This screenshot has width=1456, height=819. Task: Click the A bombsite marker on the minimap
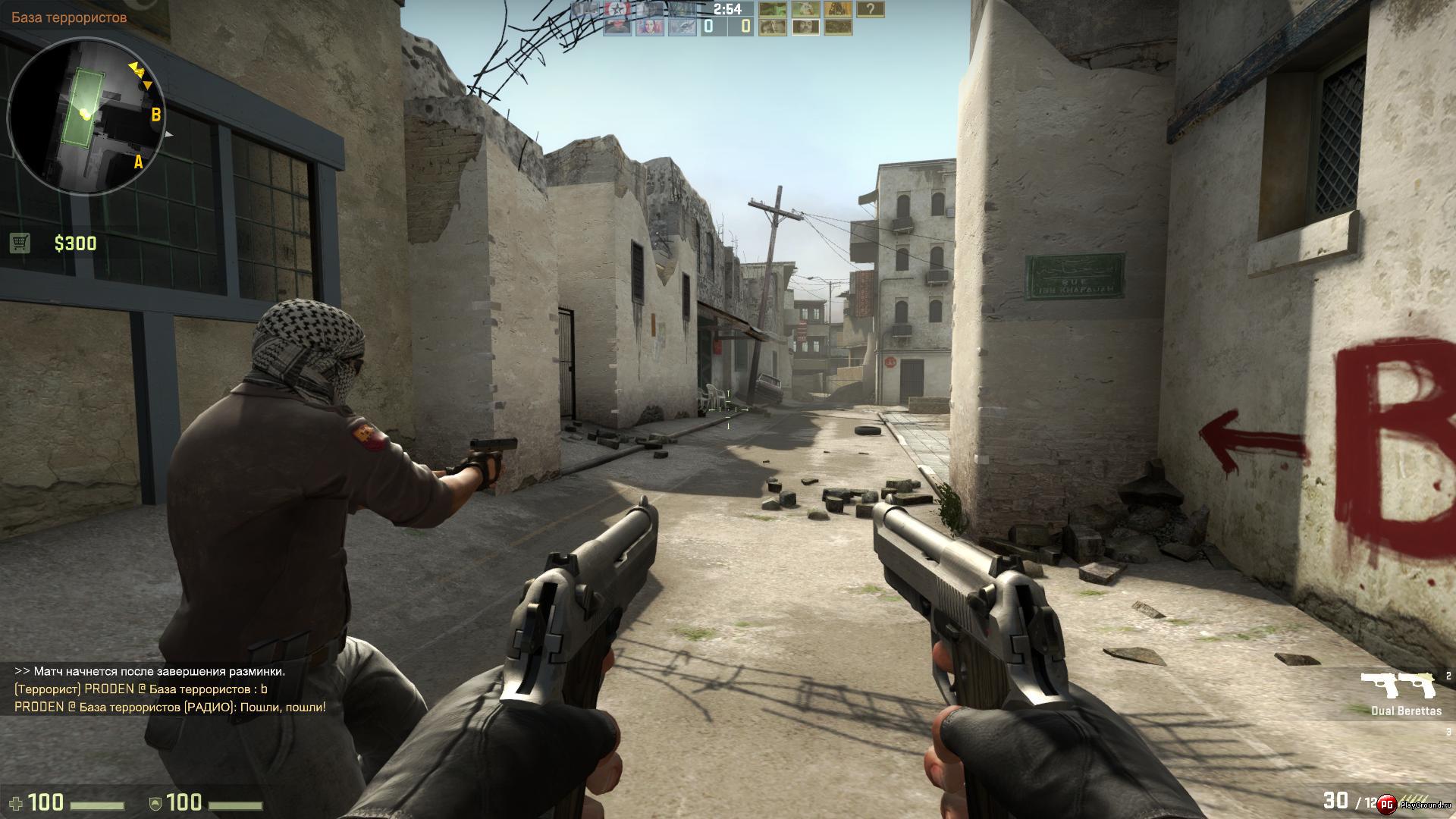coord(139,162)
